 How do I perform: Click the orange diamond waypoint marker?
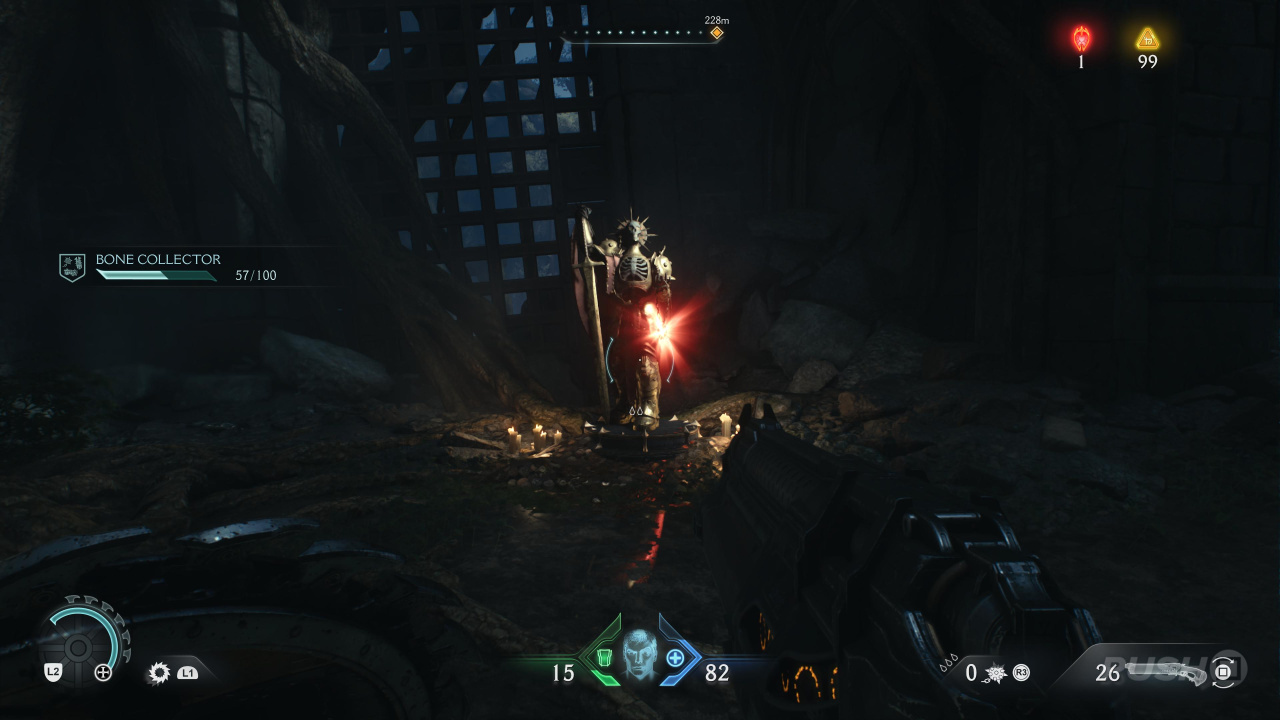click(716, 33)
